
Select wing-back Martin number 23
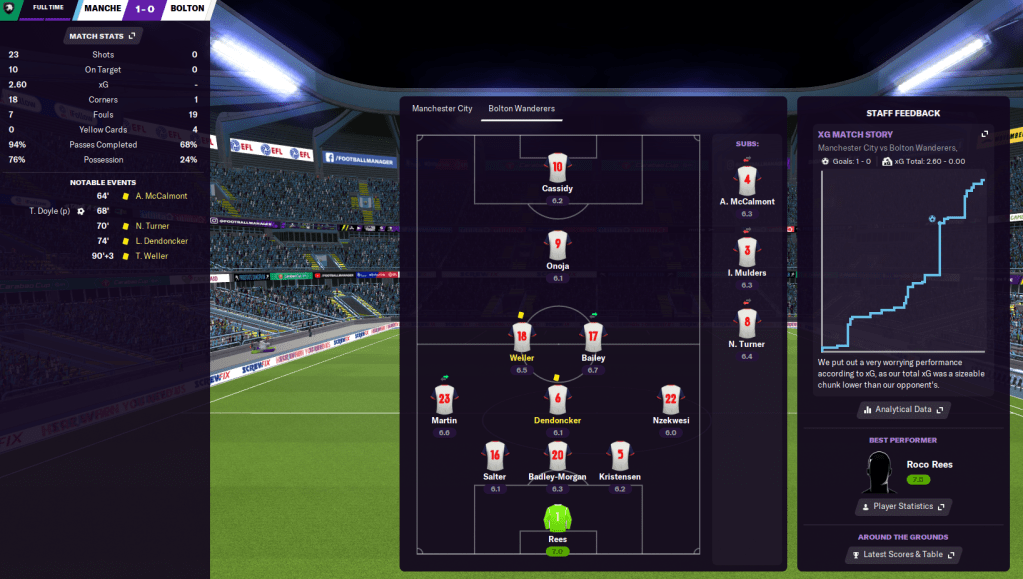tap(444, 400)
